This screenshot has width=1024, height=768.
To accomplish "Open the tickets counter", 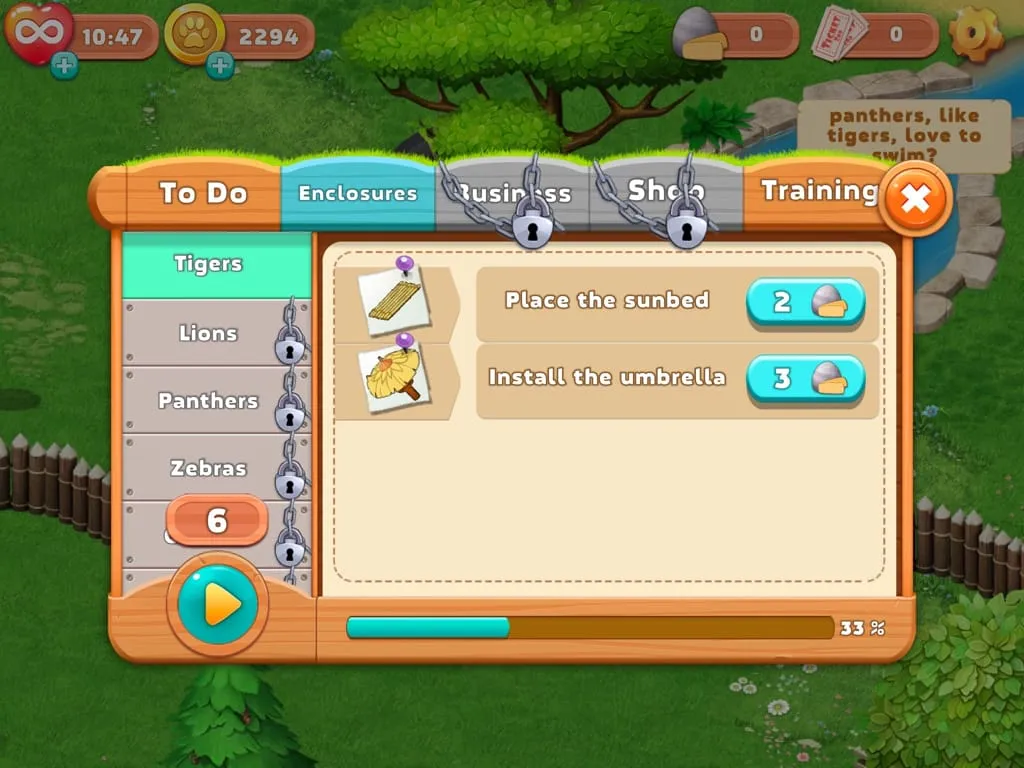I will tap(875, 35).
